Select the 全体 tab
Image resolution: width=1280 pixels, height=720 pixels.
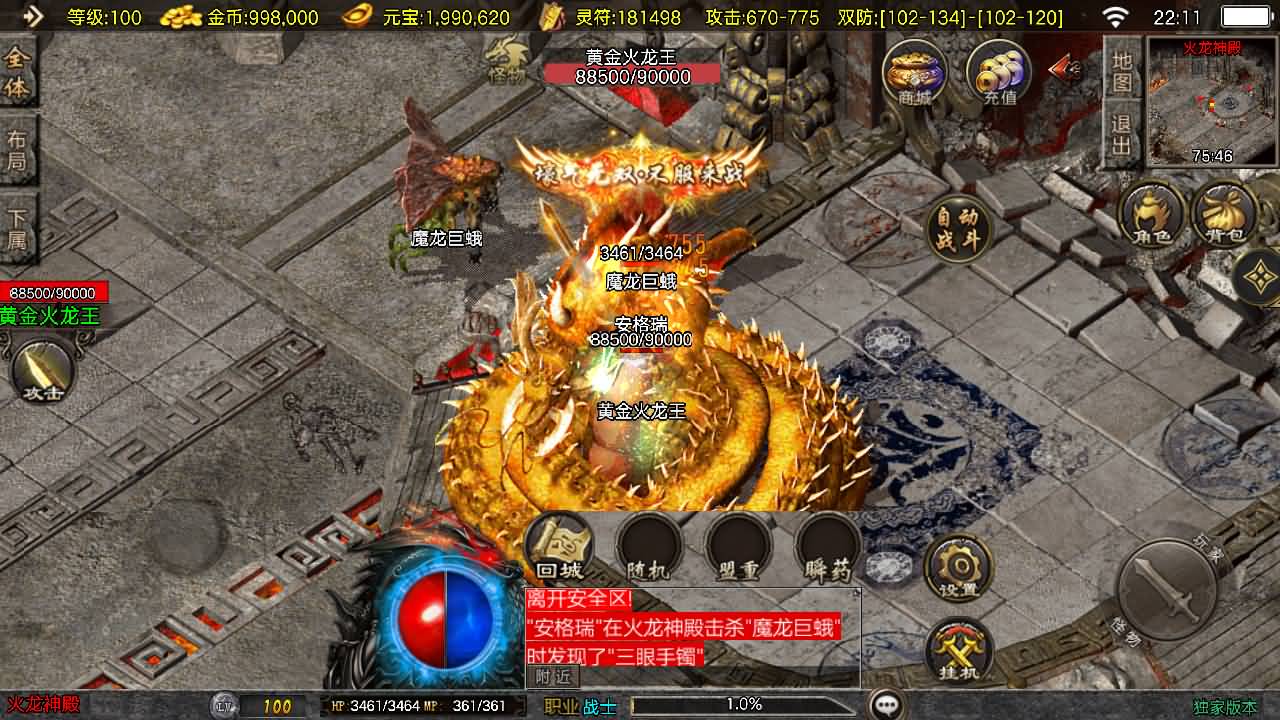[17, 73]
